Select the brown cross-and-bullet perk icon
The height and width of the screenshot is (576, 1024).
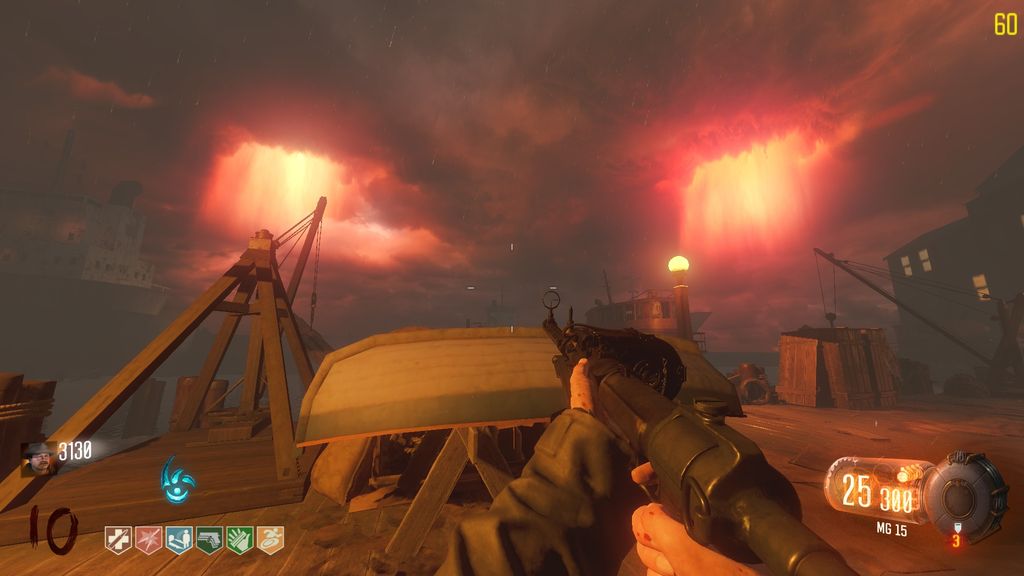tap(118, 540)
